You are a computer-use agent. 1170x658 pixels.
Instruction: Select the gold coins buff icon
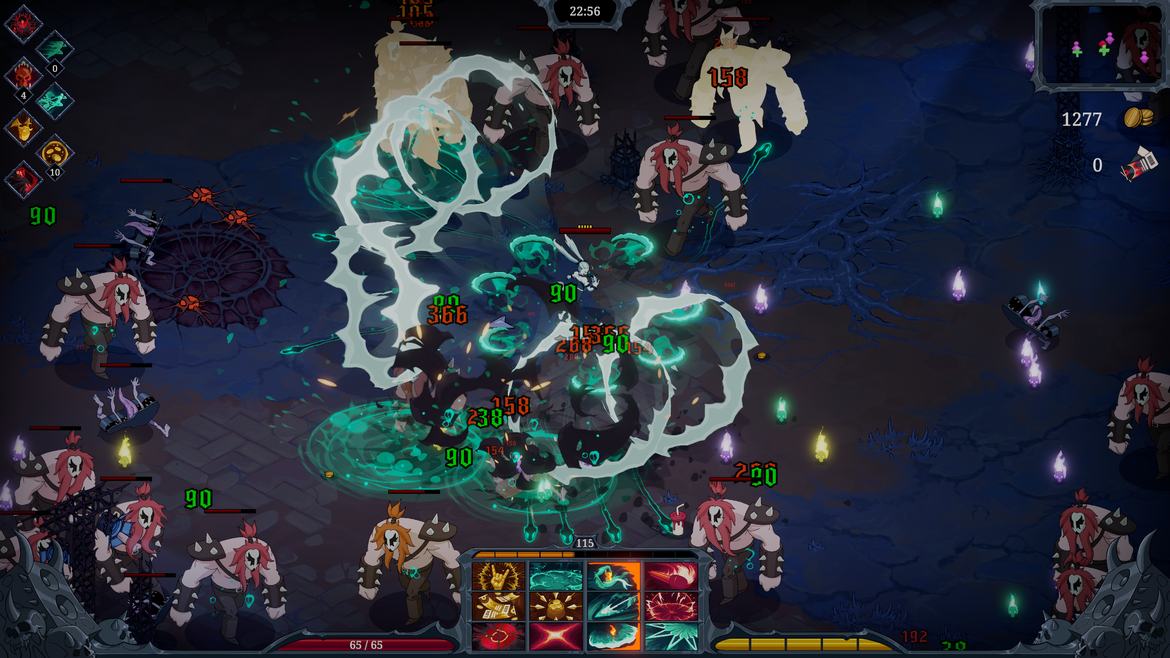tap(55, 153)
